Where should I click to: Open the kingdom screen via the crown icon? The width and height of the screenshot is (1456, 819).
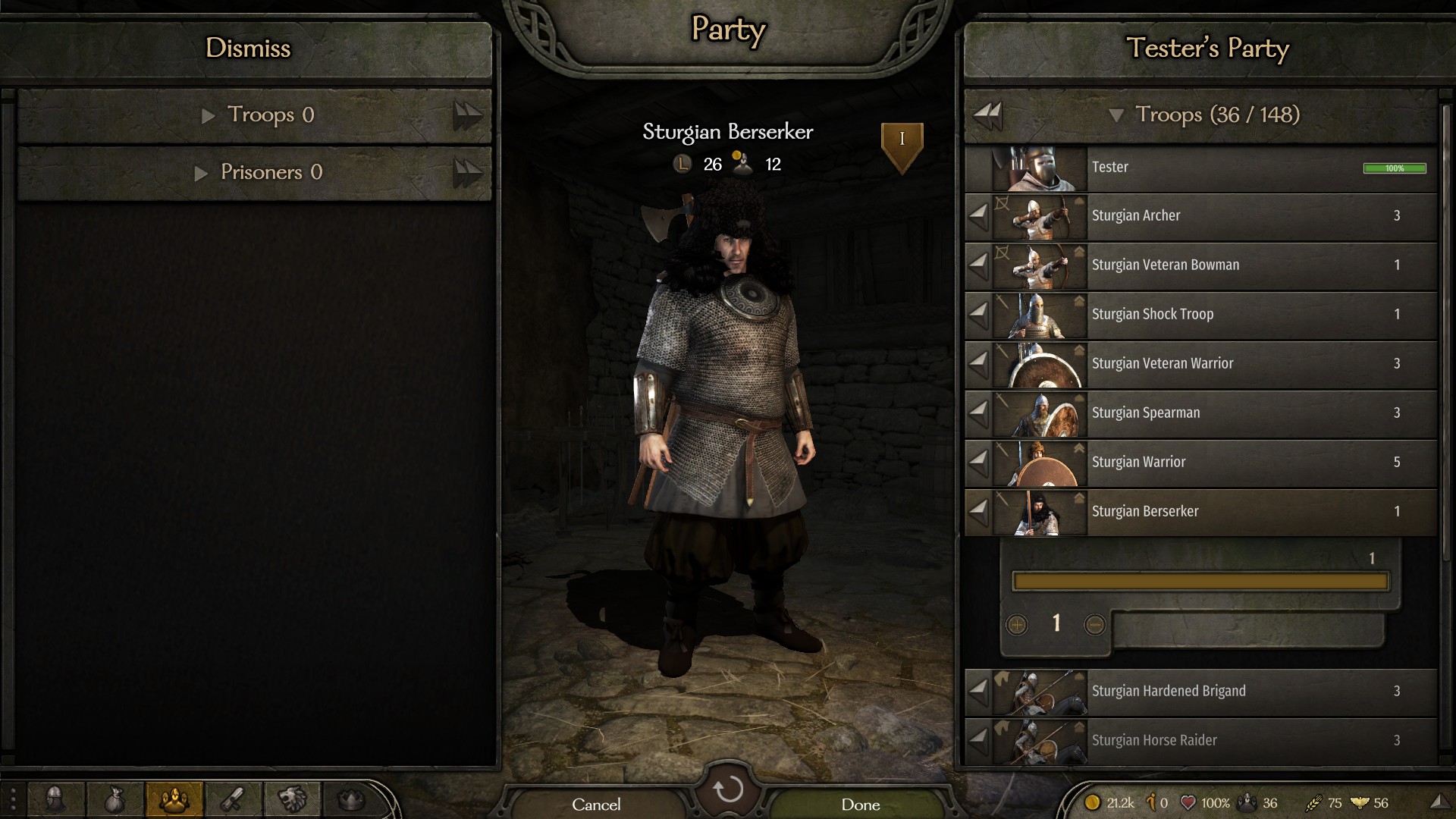click(351, 799)
